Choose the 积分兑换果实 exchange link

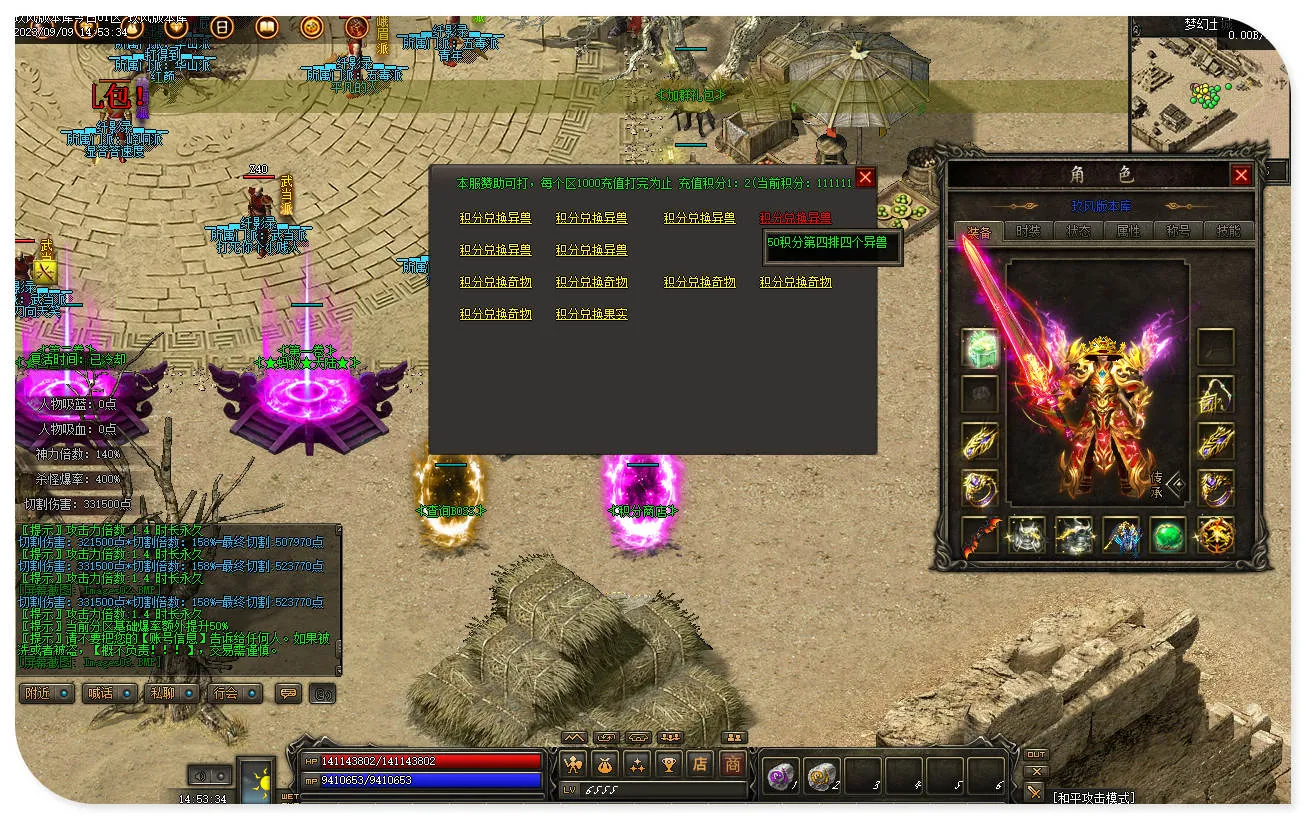(592, 314)
